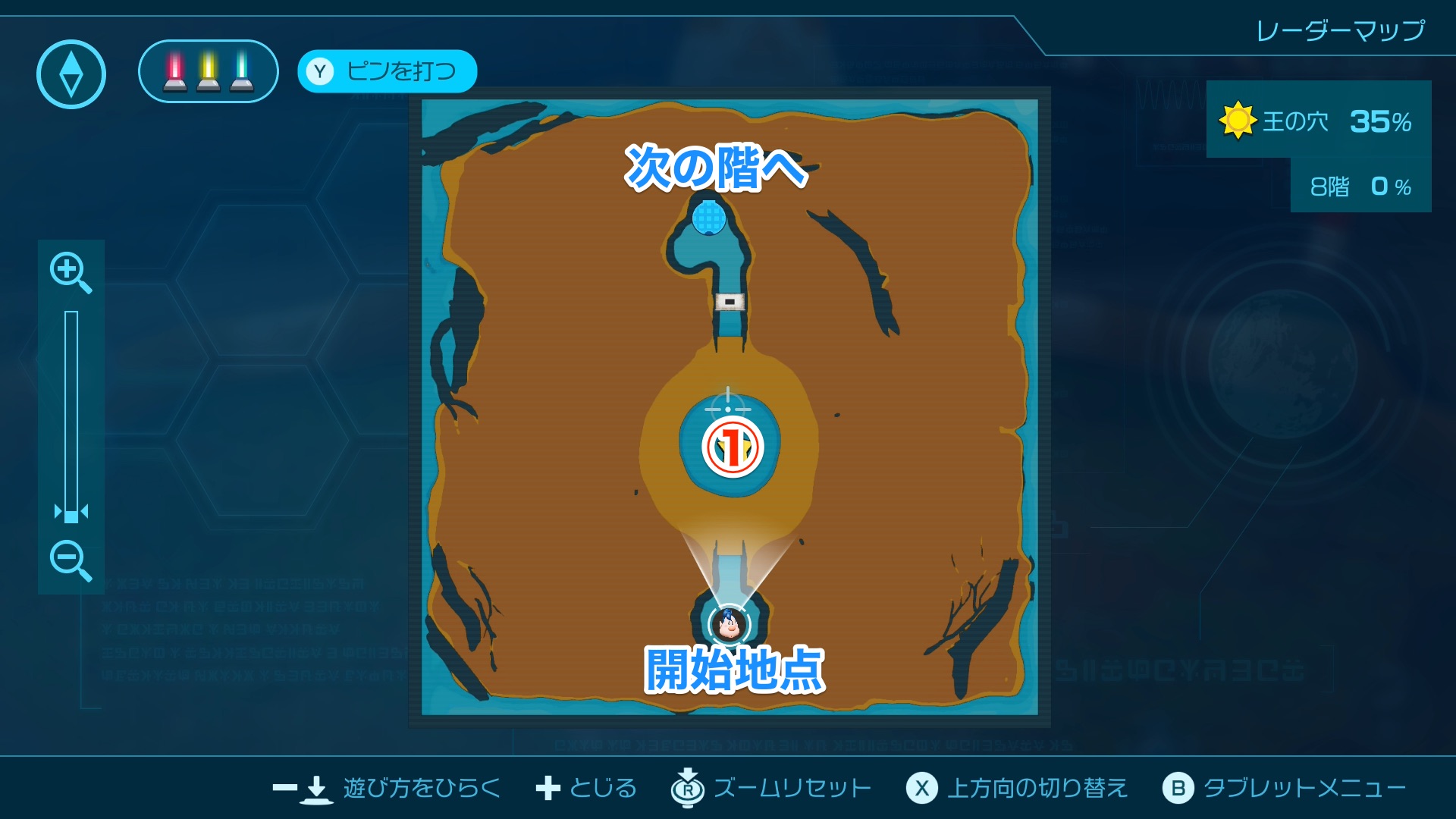Click the sun icon next to 王の穴

(1236, 120)
